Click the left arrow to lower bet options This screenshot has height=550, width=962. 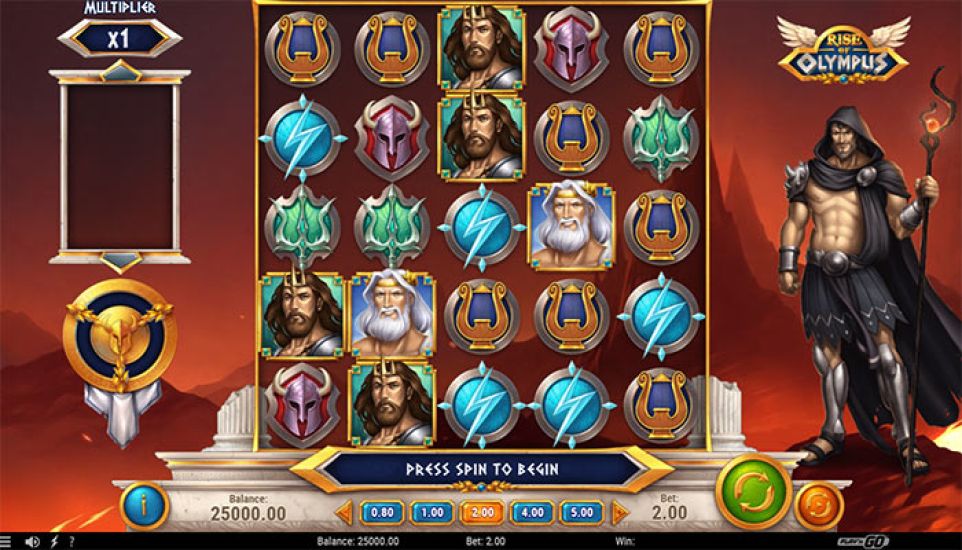(x=345, y=513)
